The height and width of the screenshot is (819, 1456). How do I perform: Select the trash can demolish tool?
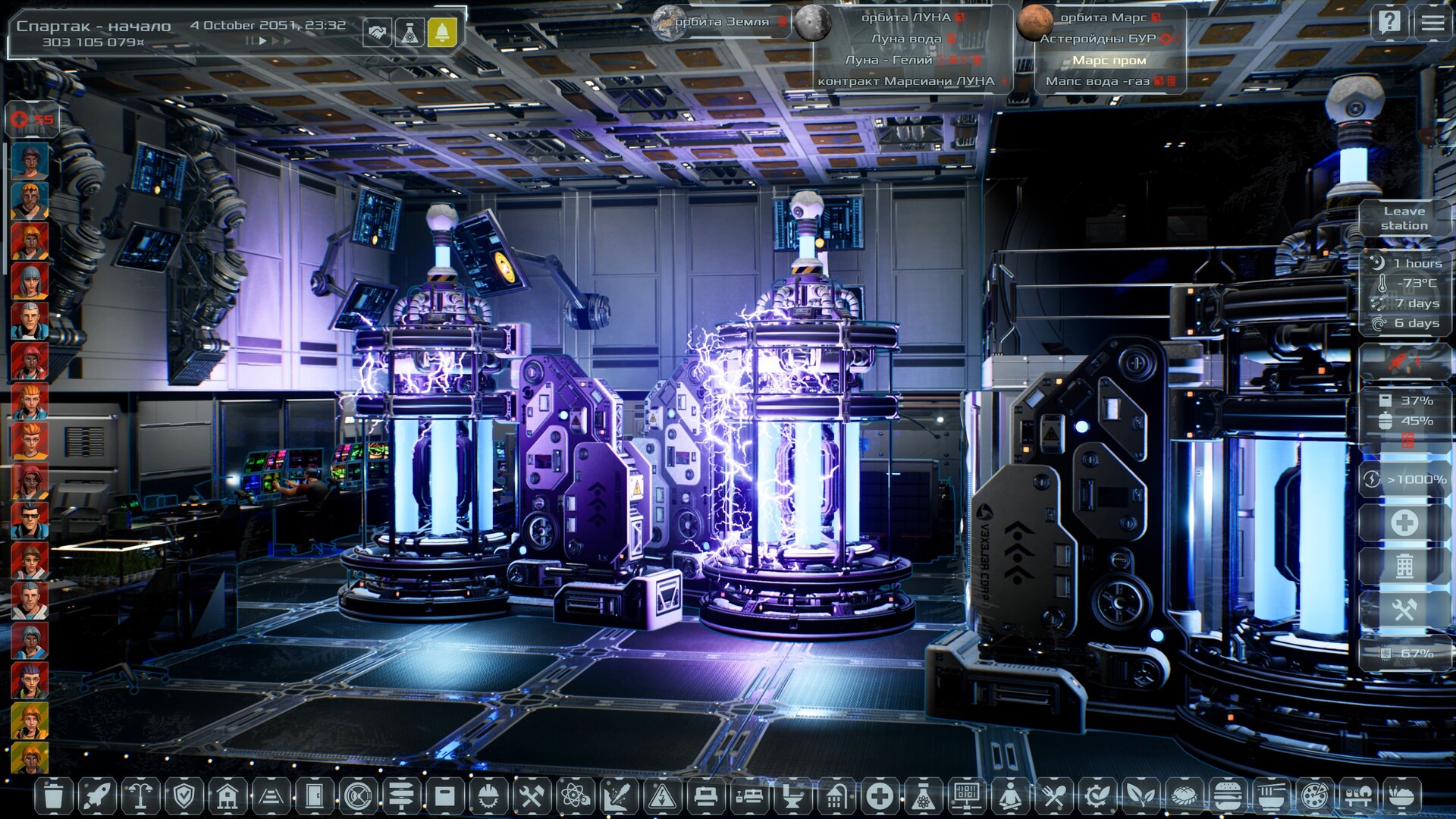53,796
